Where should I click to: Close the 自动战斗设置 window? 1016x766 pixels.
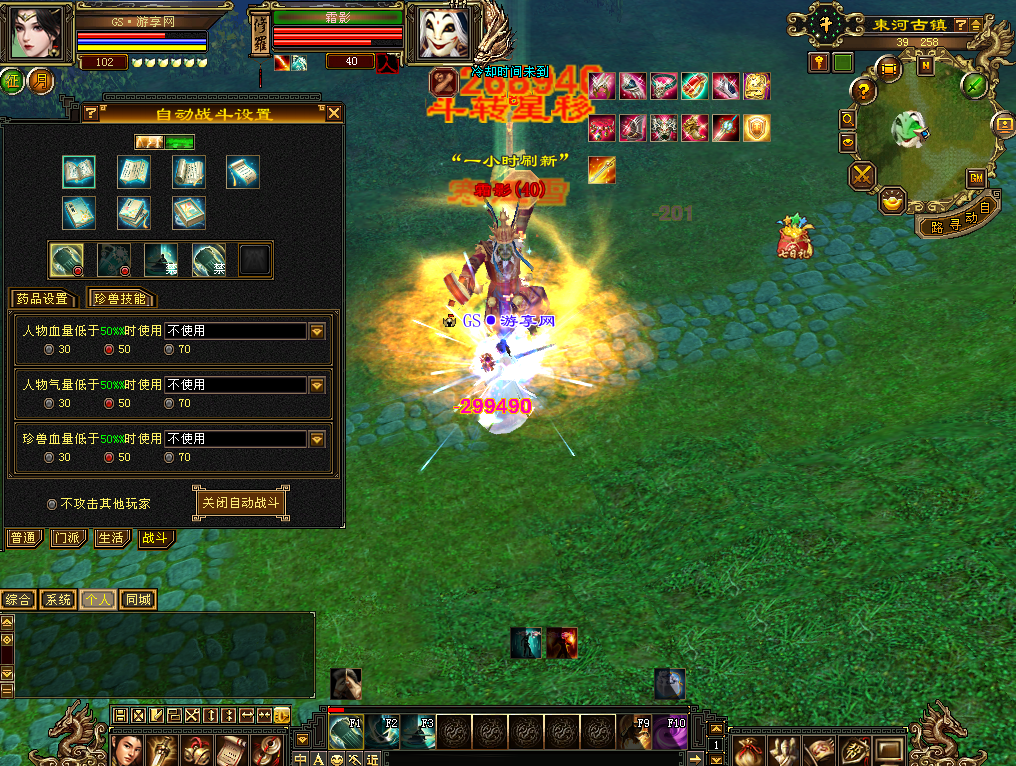pos(331,113)
